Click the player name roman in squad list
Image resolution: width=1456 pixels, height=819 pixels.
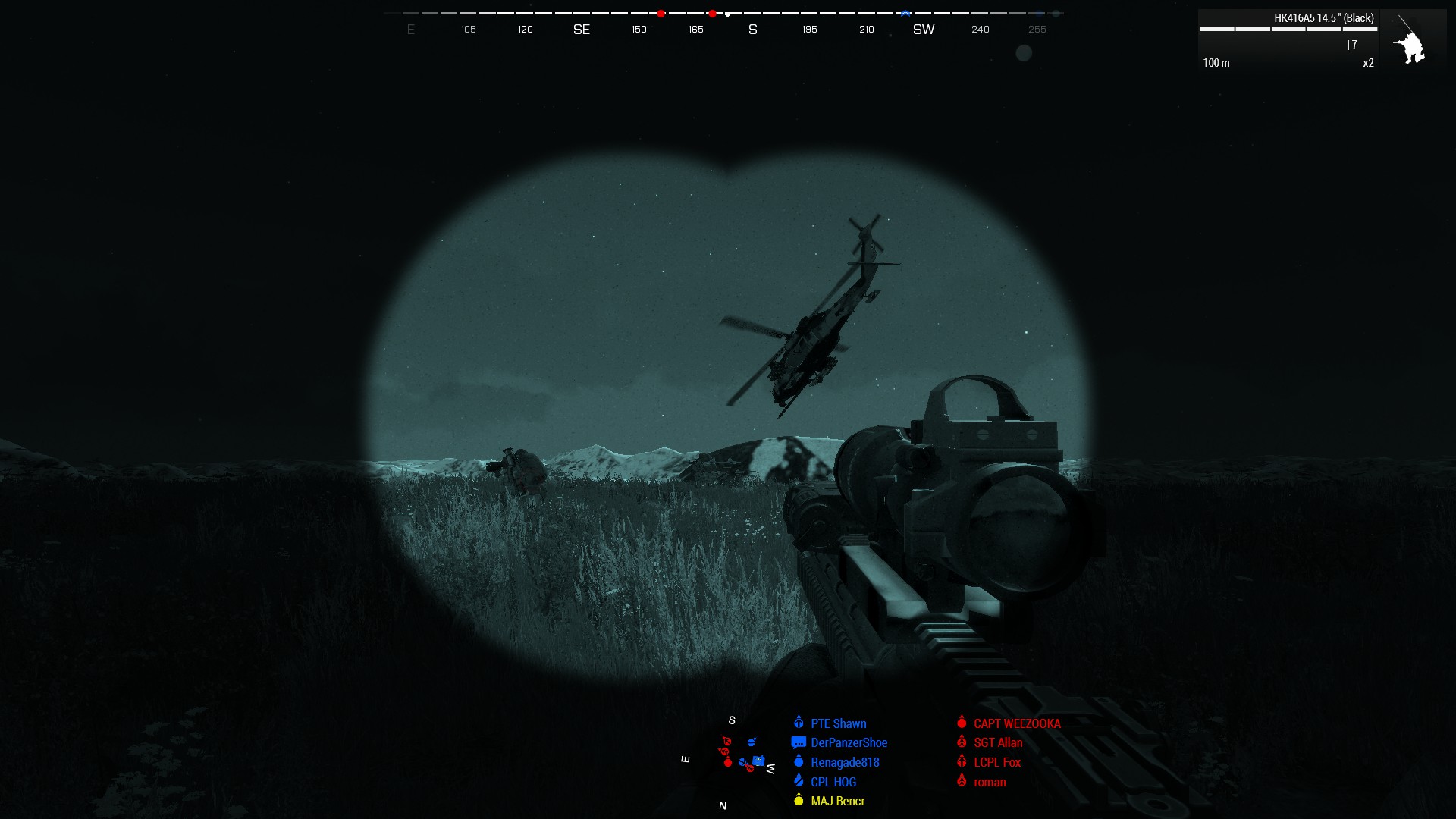pyautogui.click(x=990, y=782)
